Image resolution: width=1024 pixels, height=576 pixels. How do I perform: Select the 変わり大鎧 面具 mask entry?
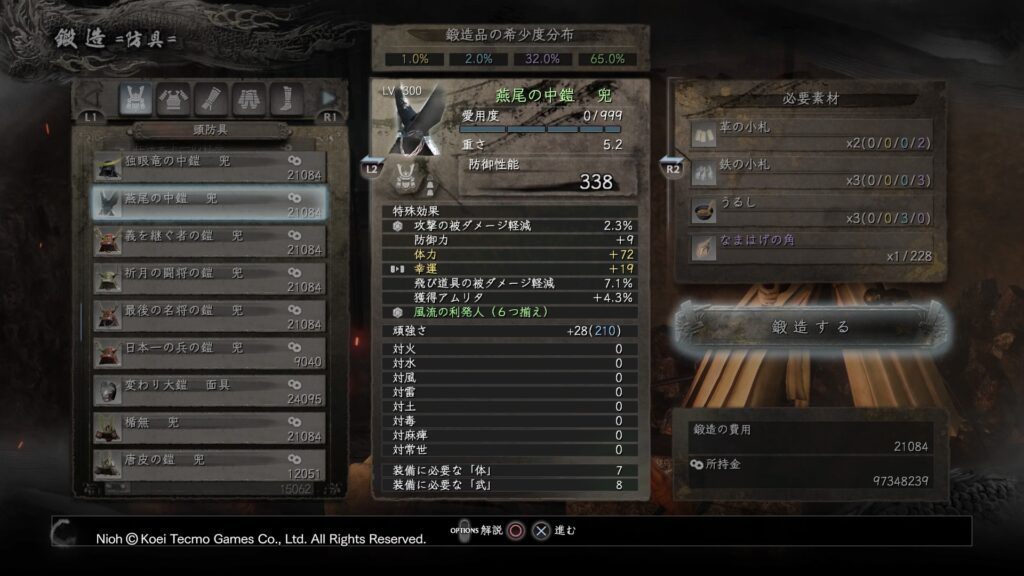click(x=208, y=391)
